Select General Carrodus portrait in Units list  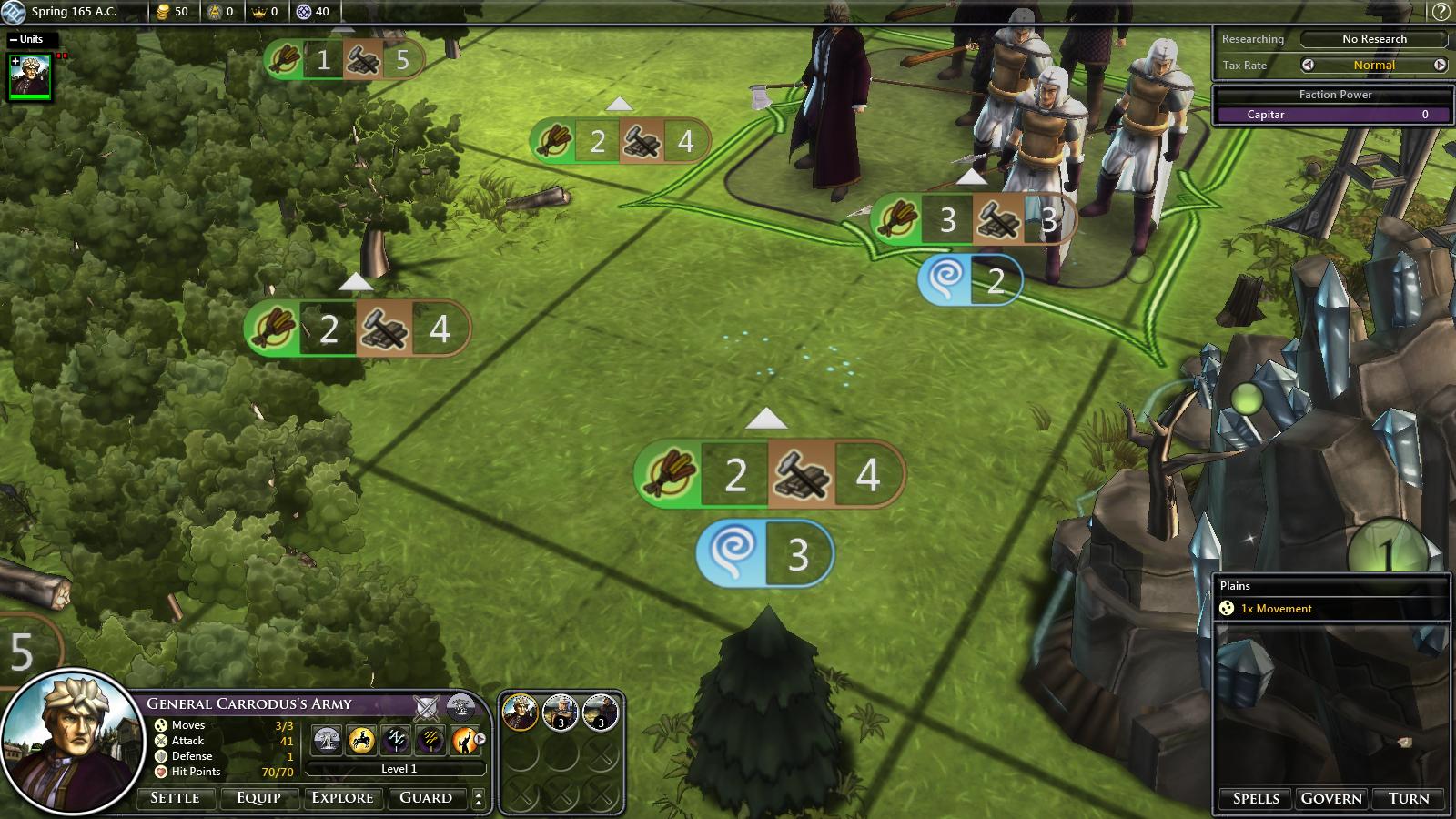click(29, 76)
